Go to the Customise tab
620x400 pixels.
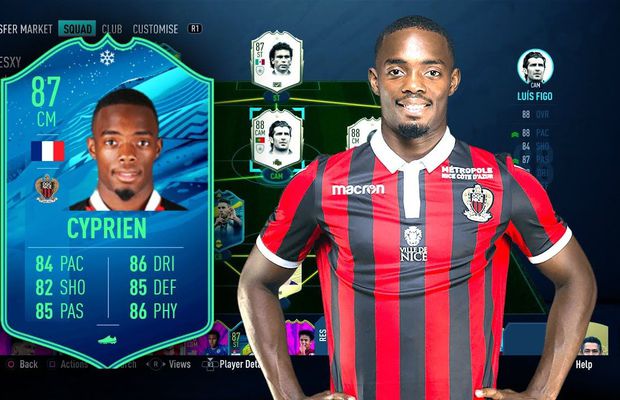pos(155,30)
